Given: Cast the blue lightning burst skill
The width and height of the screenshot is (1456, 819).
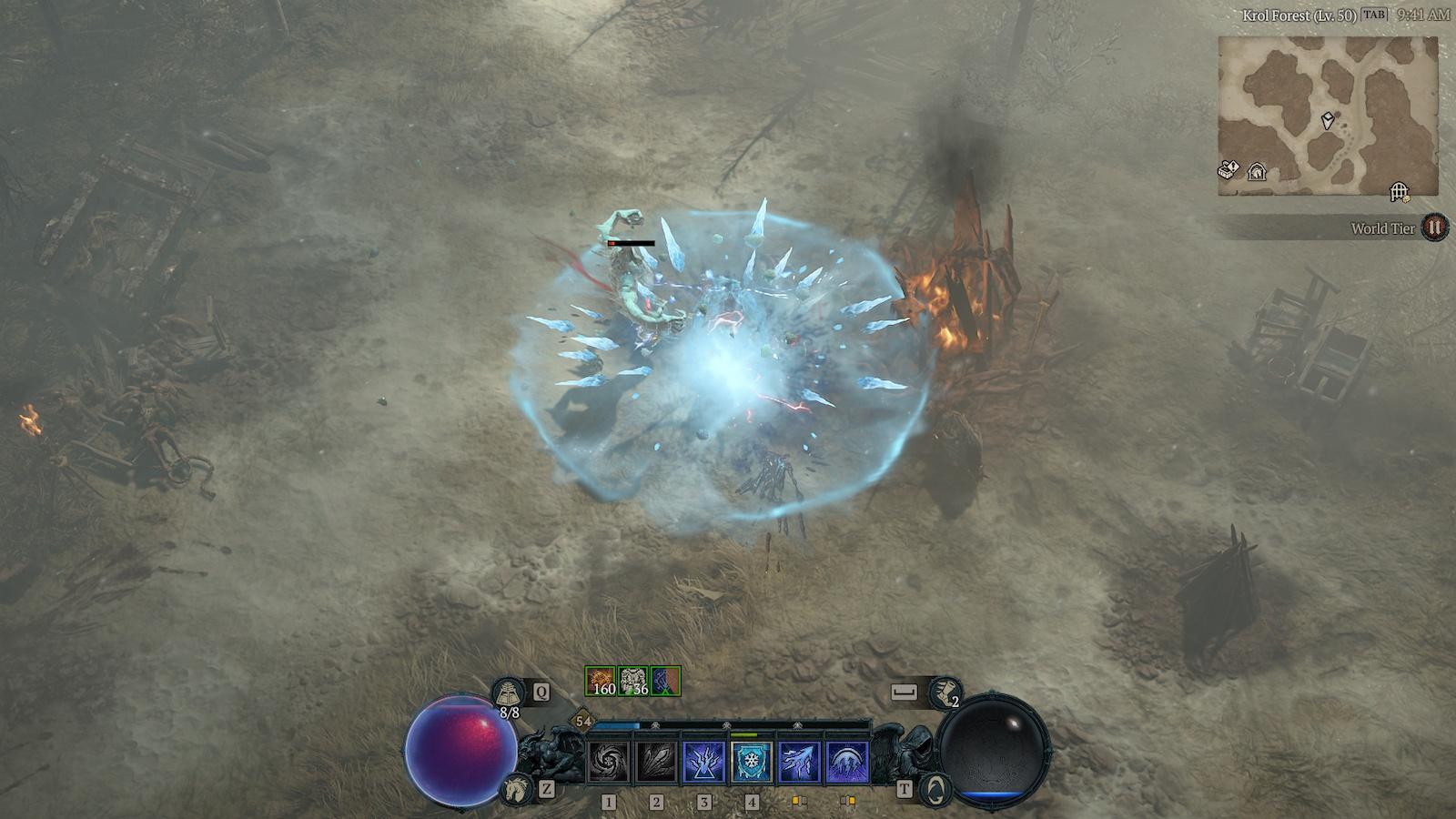Looking at the screenshot, I should tap(703, 762).
